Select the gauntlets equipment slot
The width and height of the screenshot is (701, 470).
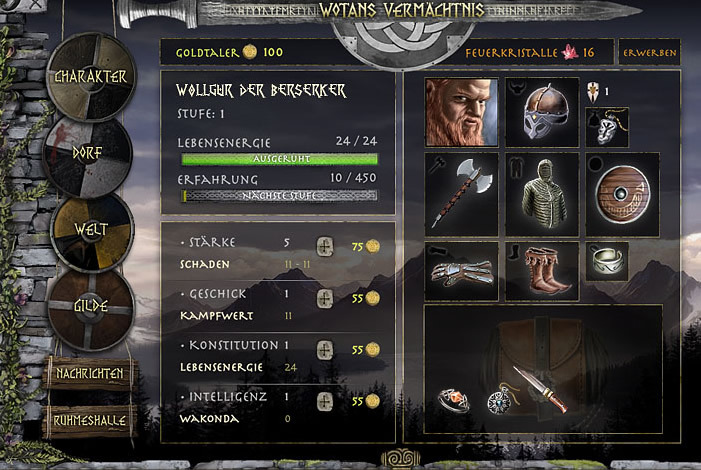(x=461, y=270)
